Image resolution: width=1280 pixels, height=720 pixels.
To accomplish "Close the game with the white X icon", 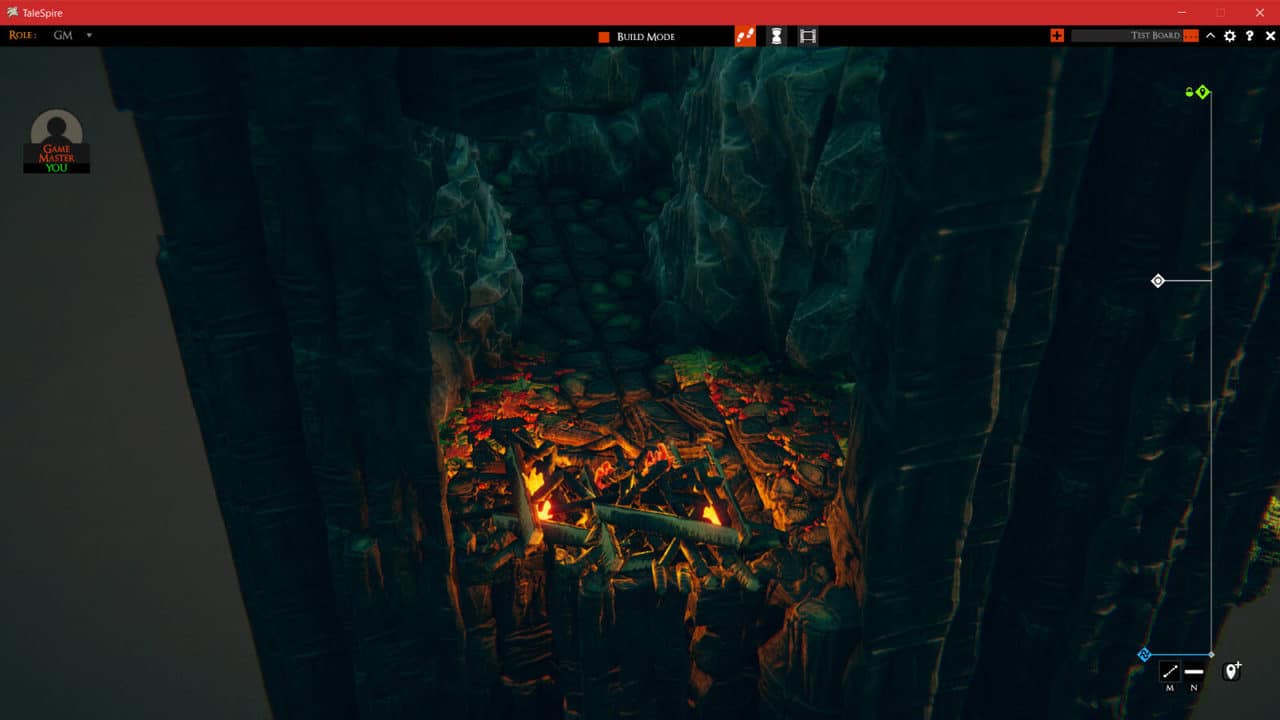I will point(1270,36).
